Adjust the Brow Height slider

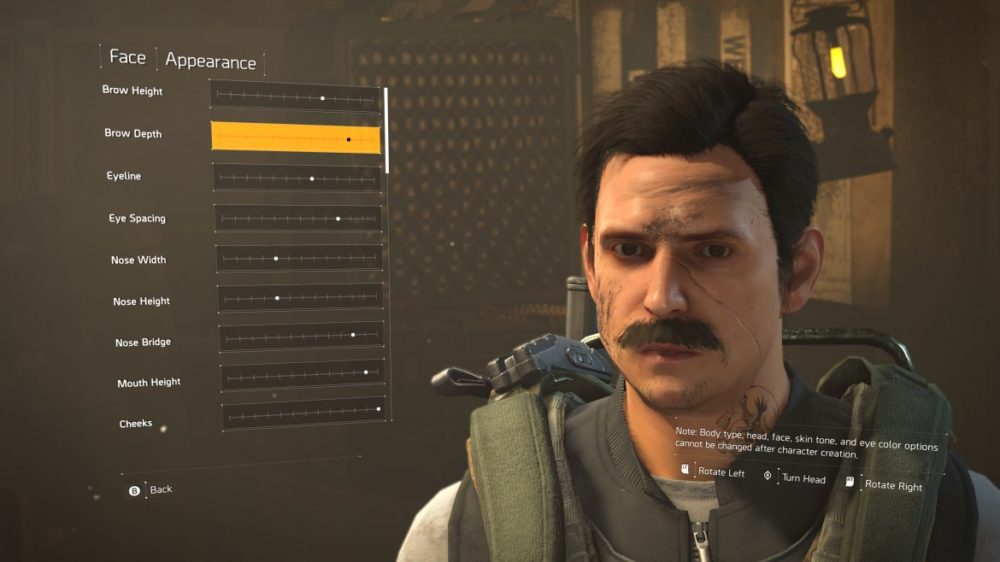point(295,97)
